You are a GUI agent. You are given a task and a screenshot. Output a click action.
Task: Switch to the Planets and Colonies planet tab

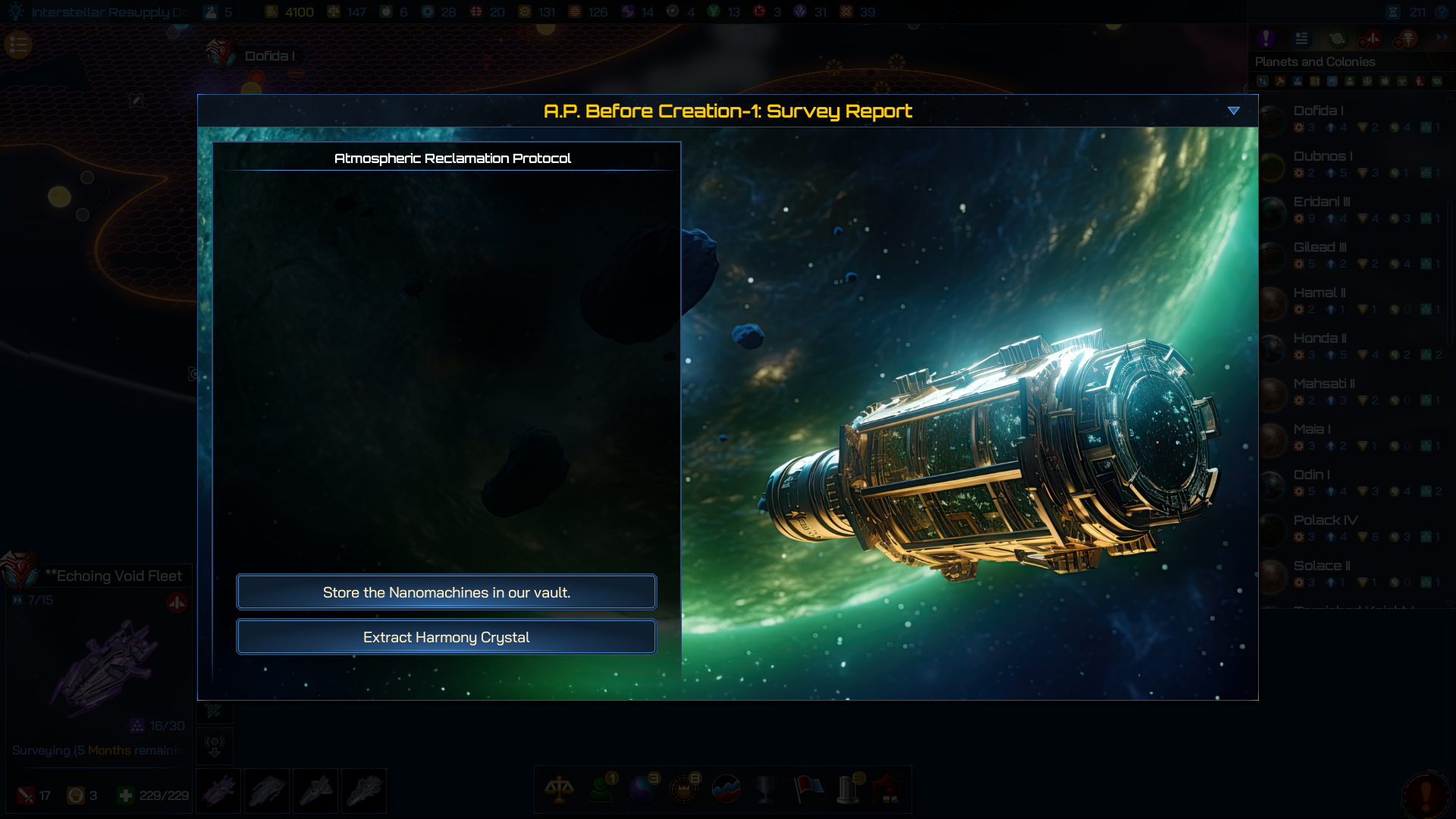(x=1337, y=38)
